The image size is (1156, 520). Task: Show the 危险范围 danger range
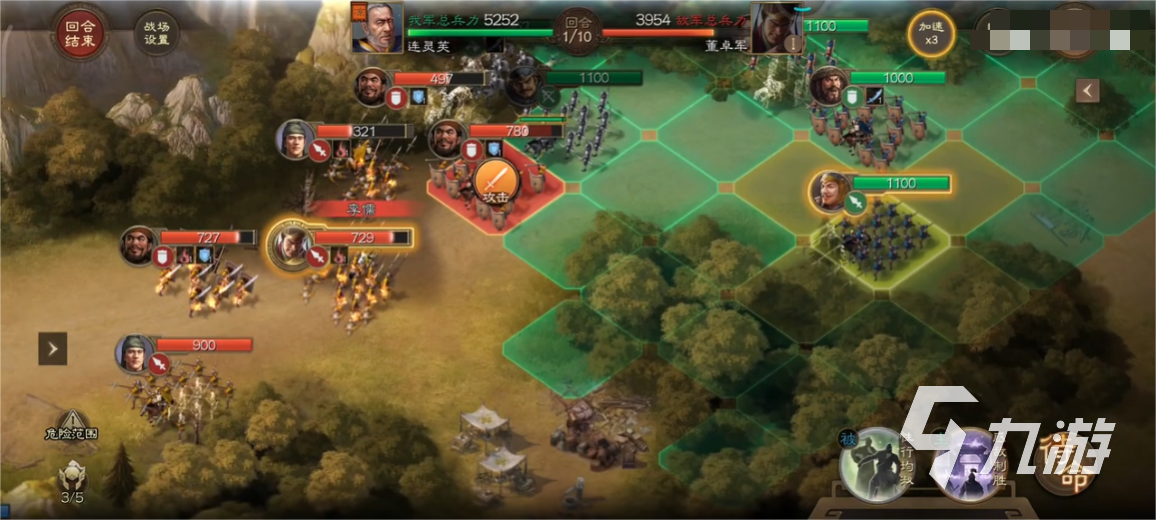(71, 426)
